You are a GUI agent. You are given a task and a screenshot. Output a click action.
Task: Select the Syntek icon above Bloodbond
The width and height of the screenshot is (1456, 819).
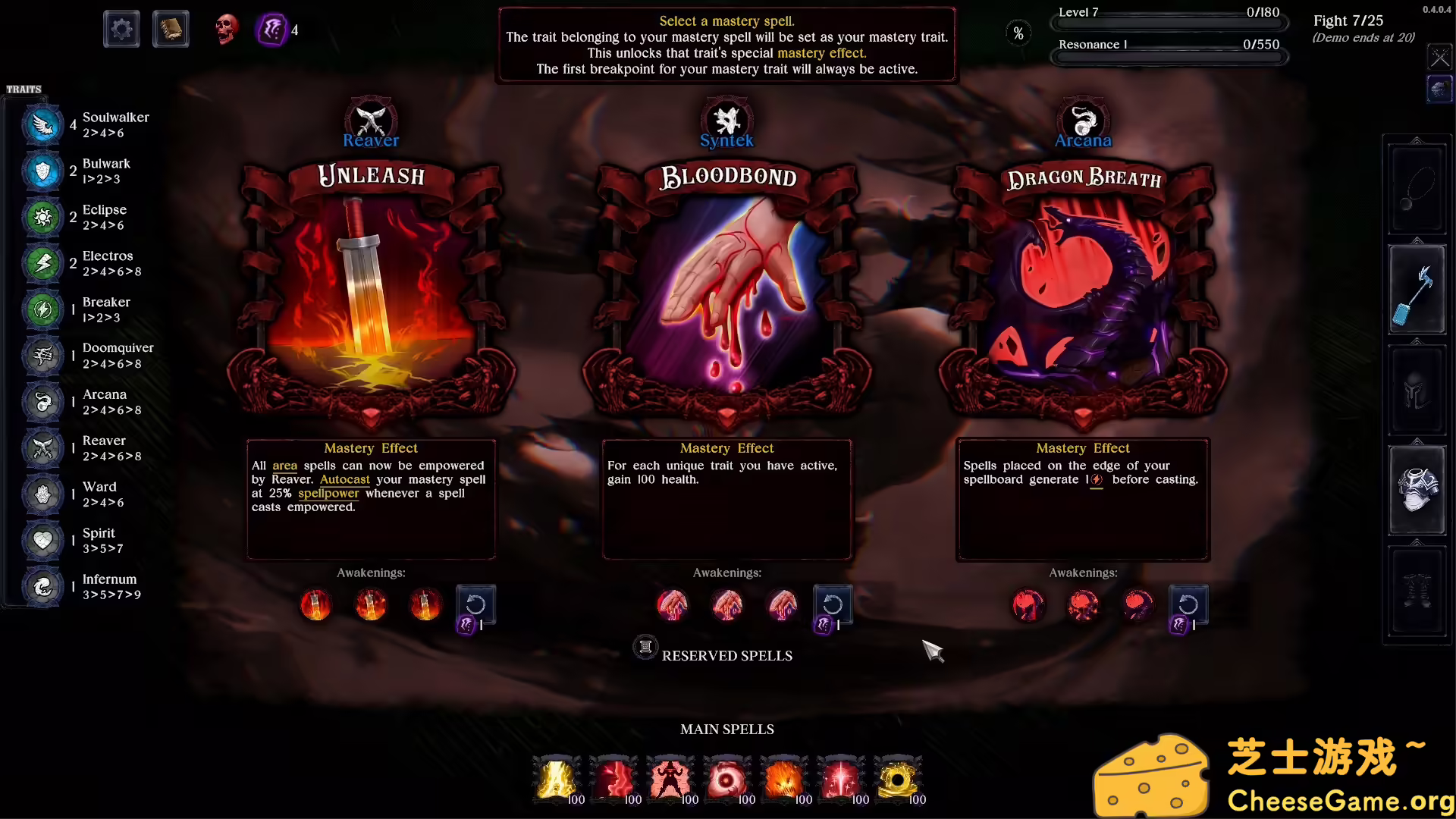coord(726,120)
